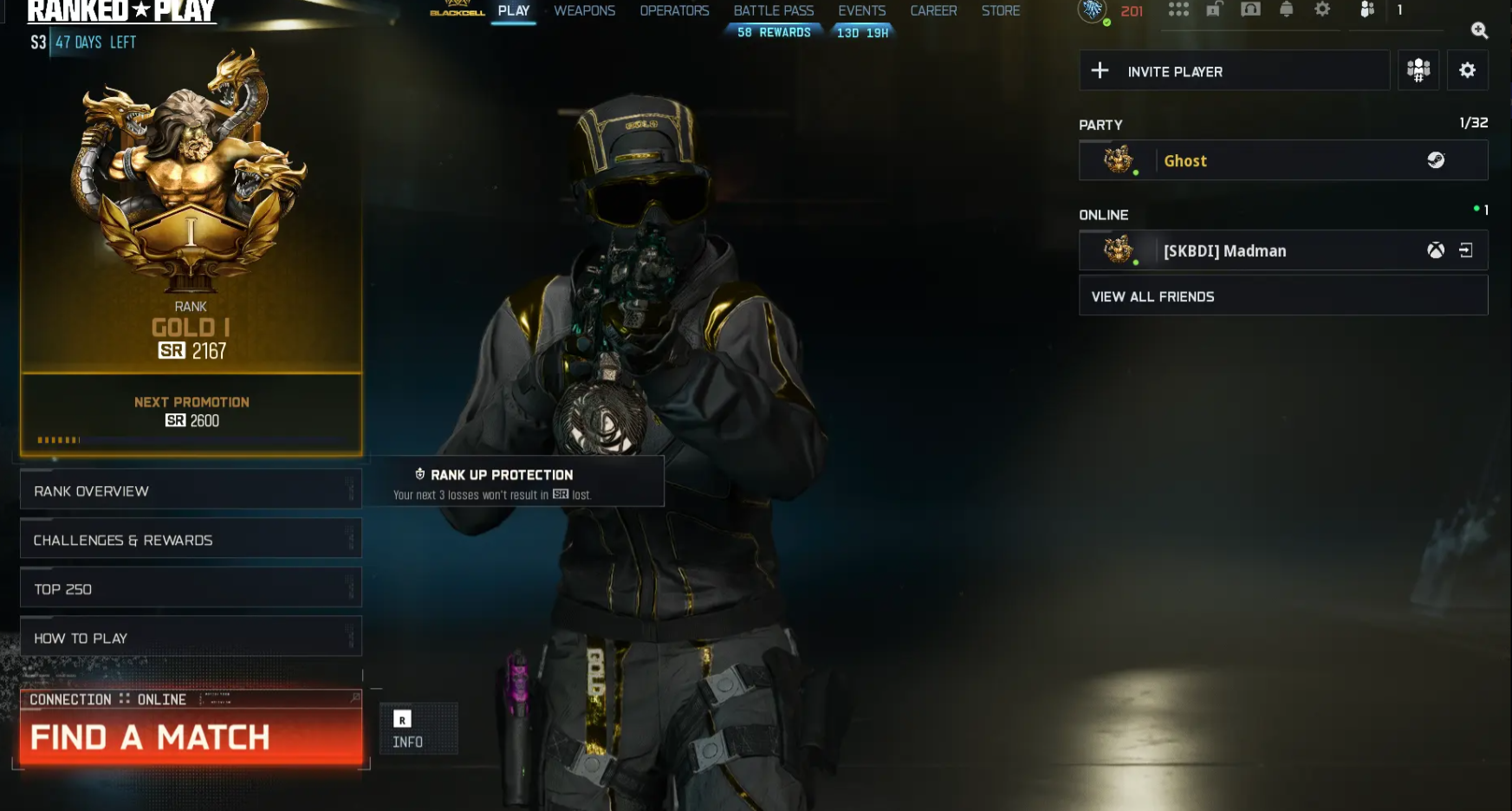
Task: Click the headset voice chat icon
Action: click(1250, 10)
